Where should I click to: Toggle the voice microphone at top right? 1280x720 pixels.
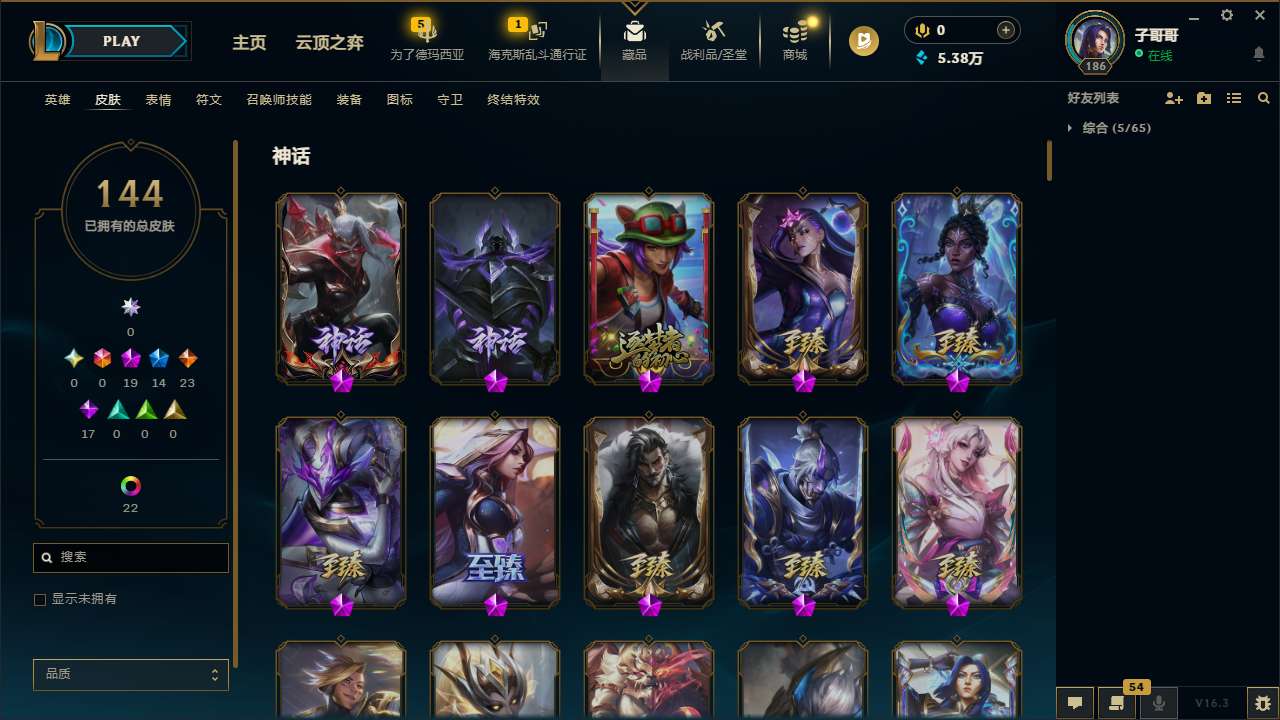pyautogui.click(x=920, y=30)
